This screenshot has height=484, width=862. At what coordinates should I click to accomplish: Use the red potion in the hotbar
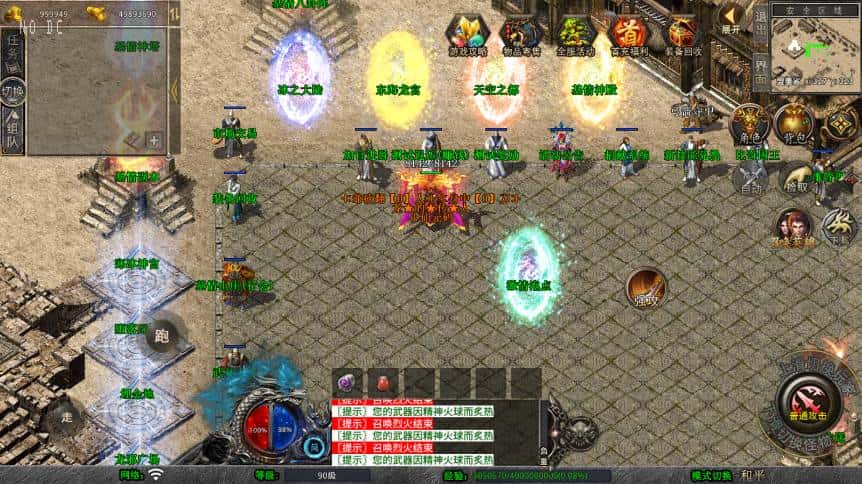382,382
